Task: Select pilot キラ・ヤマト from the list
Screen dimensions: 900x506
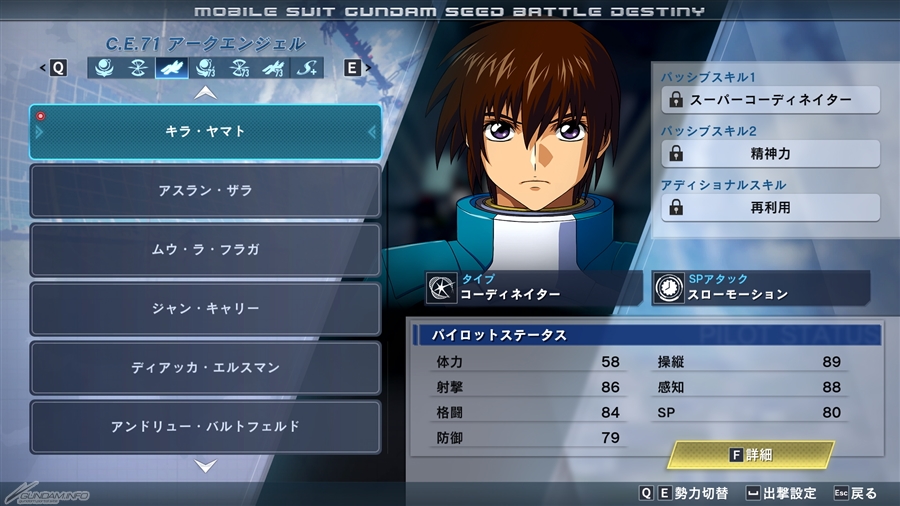Action: point(205,131)
